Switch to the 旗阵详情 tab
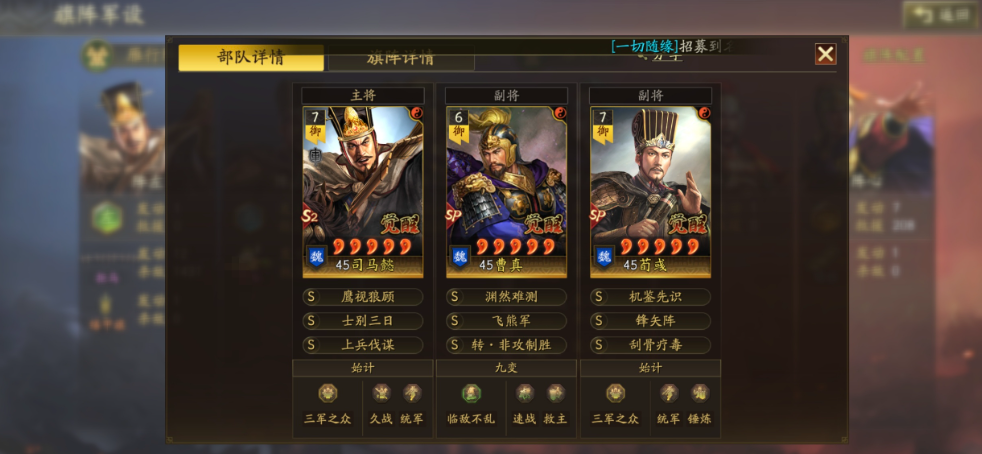Viewport: 982px width, 454px height. (x=400, y=58)
